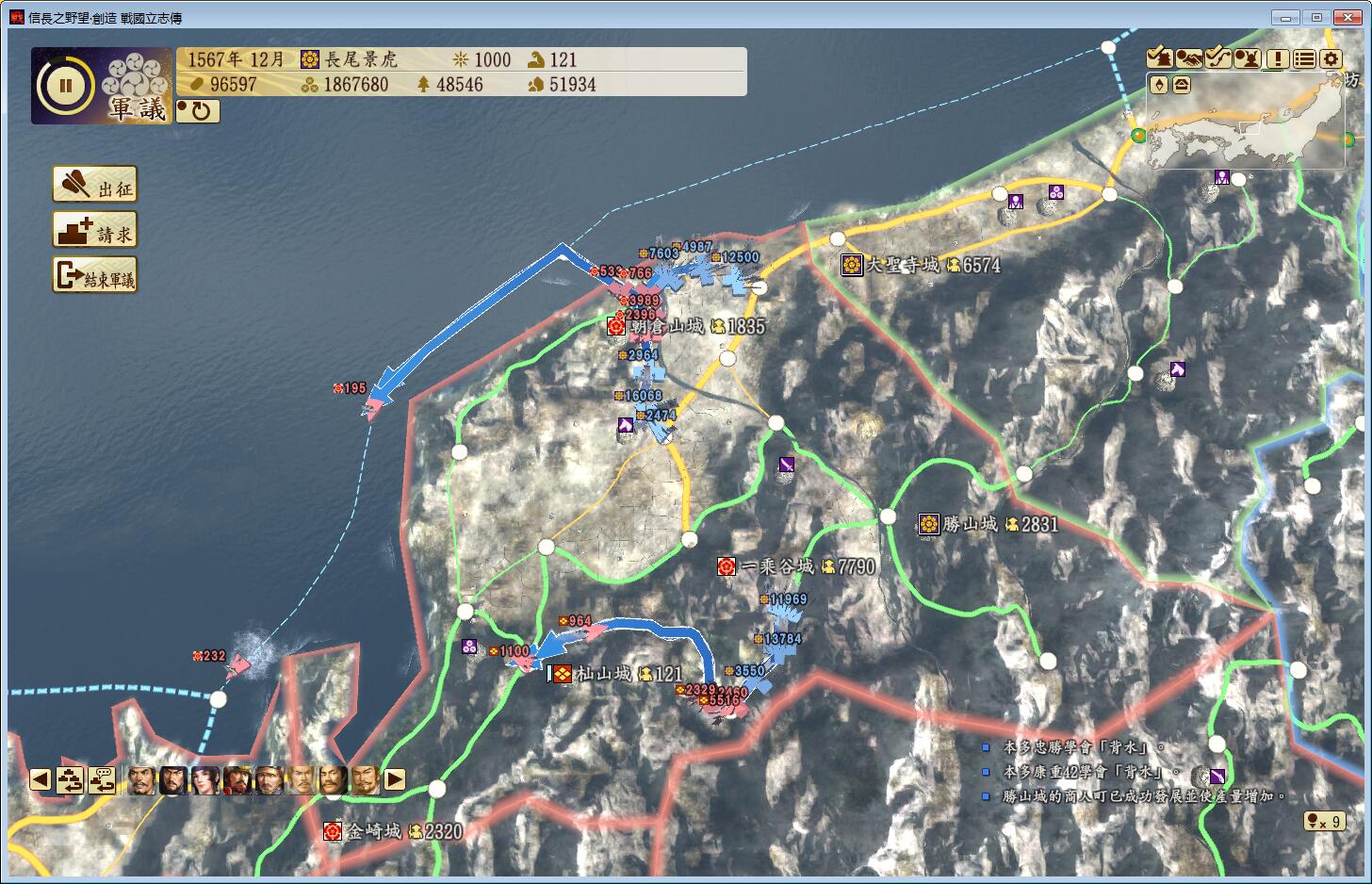
Task: Click the minimap collapse button beside the compass
Action: 1181,85
